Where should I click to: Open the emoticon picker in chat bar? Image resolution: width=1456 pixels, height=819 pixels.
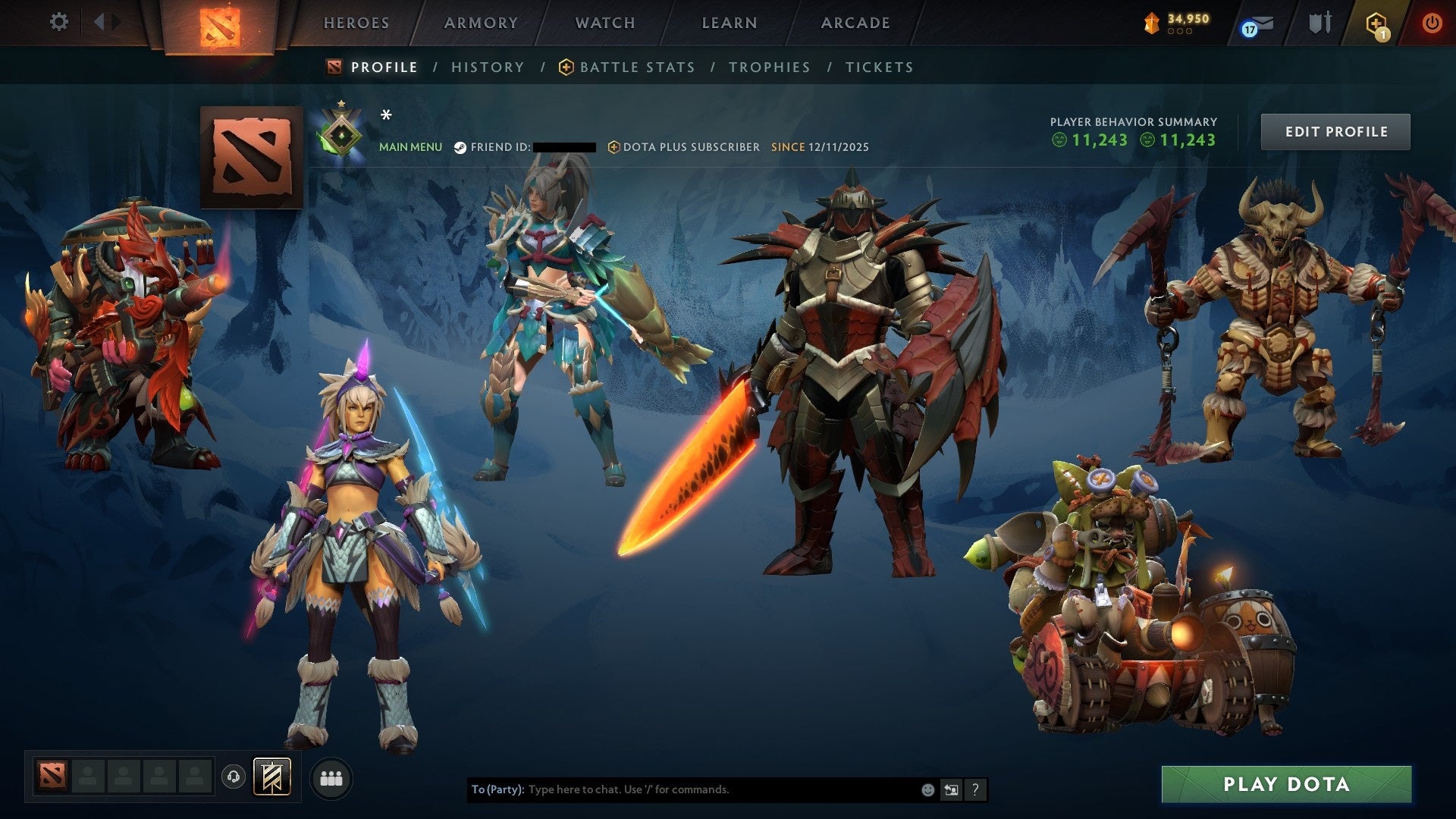click(927, 789)
